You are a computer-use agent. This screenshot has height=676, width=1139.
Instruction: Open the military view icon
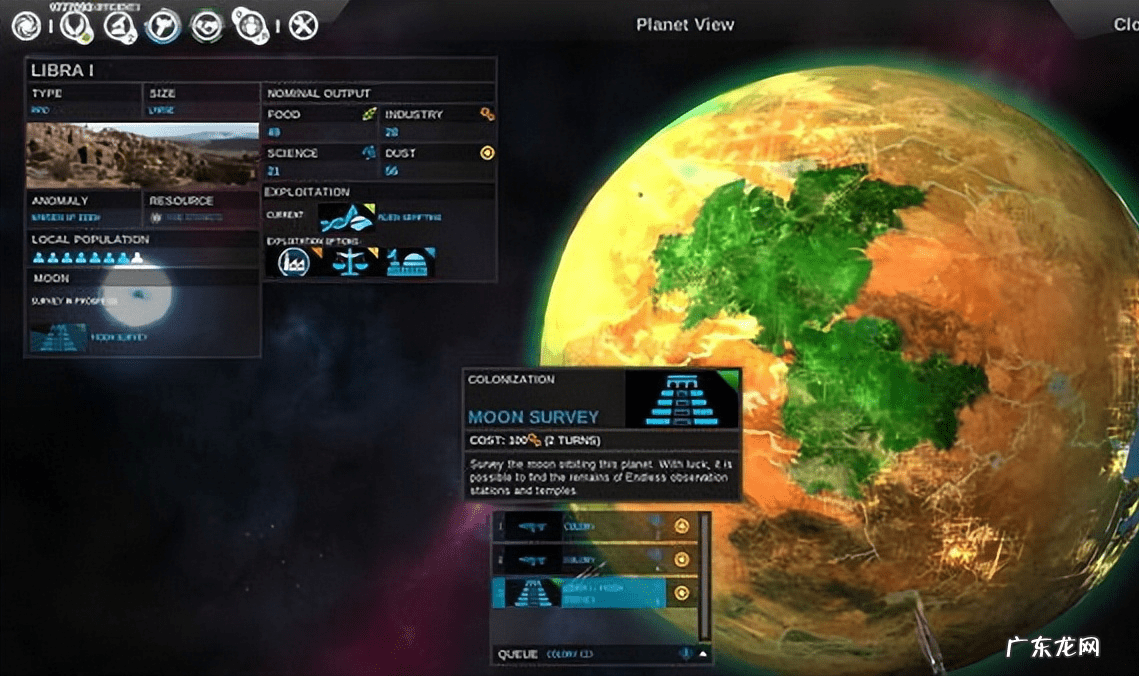point(162,25)
